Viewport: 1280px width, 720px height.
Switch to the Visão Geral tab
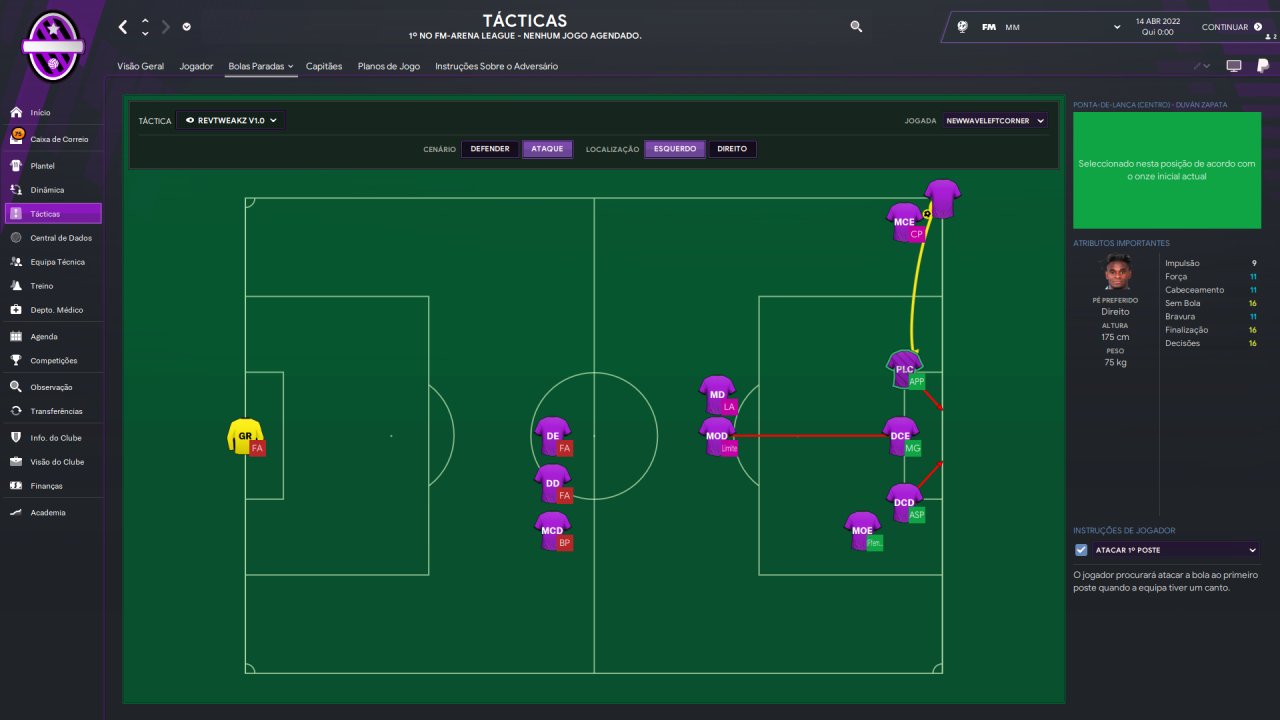[x=140, y=66]
